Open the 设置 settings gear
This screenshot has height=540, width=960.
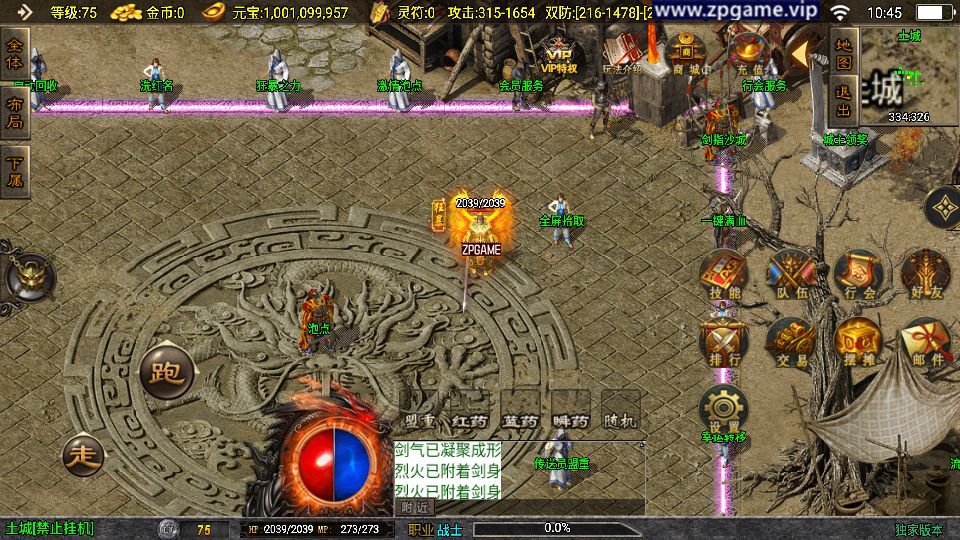pos(723,410)
